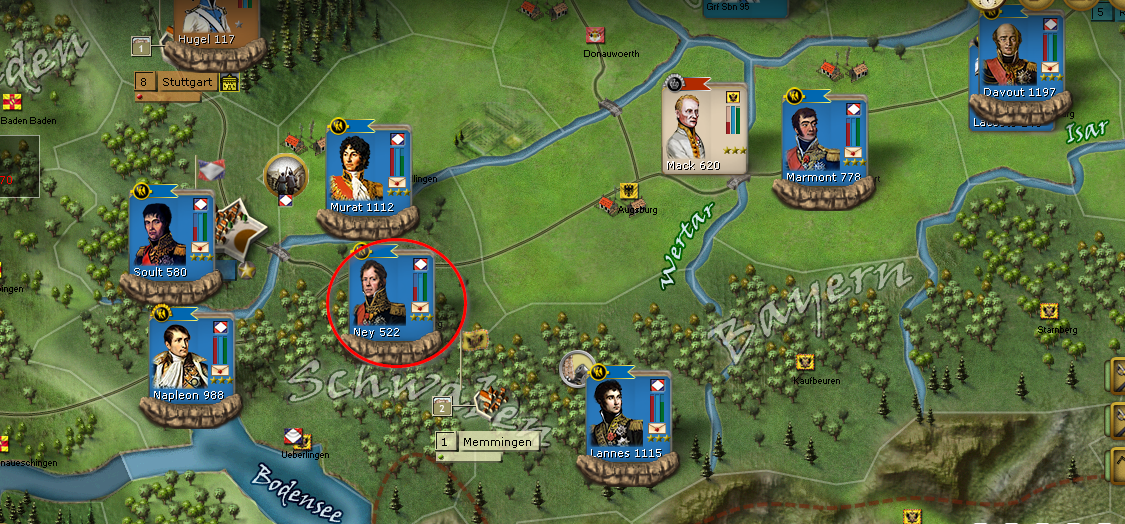Screen dimensions: 1125x524
Task: Pick the Lannes 1115 corps counter
Action: pos(627,415)
